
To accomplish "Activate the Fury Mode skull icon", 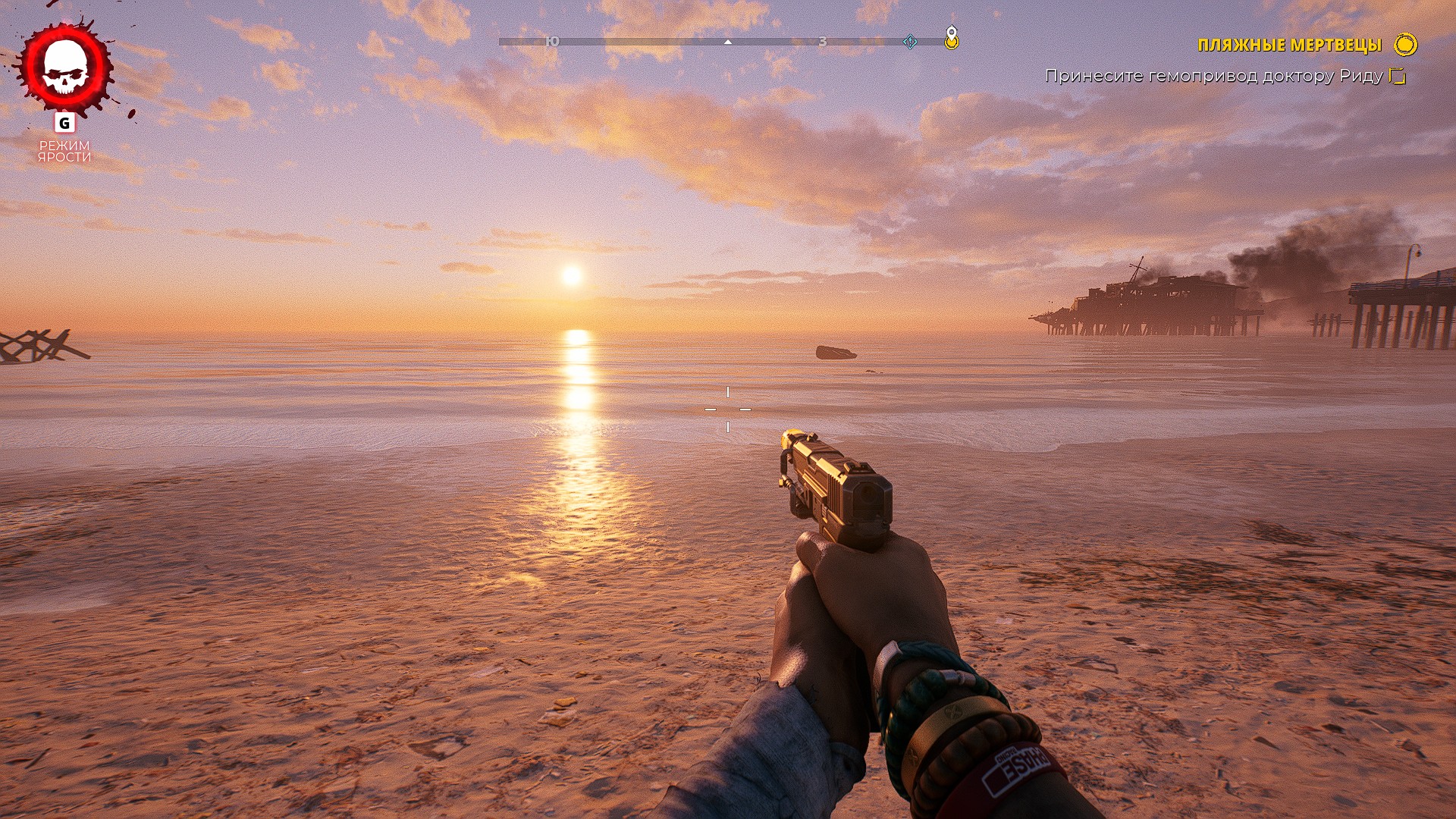I will (65, 68).
